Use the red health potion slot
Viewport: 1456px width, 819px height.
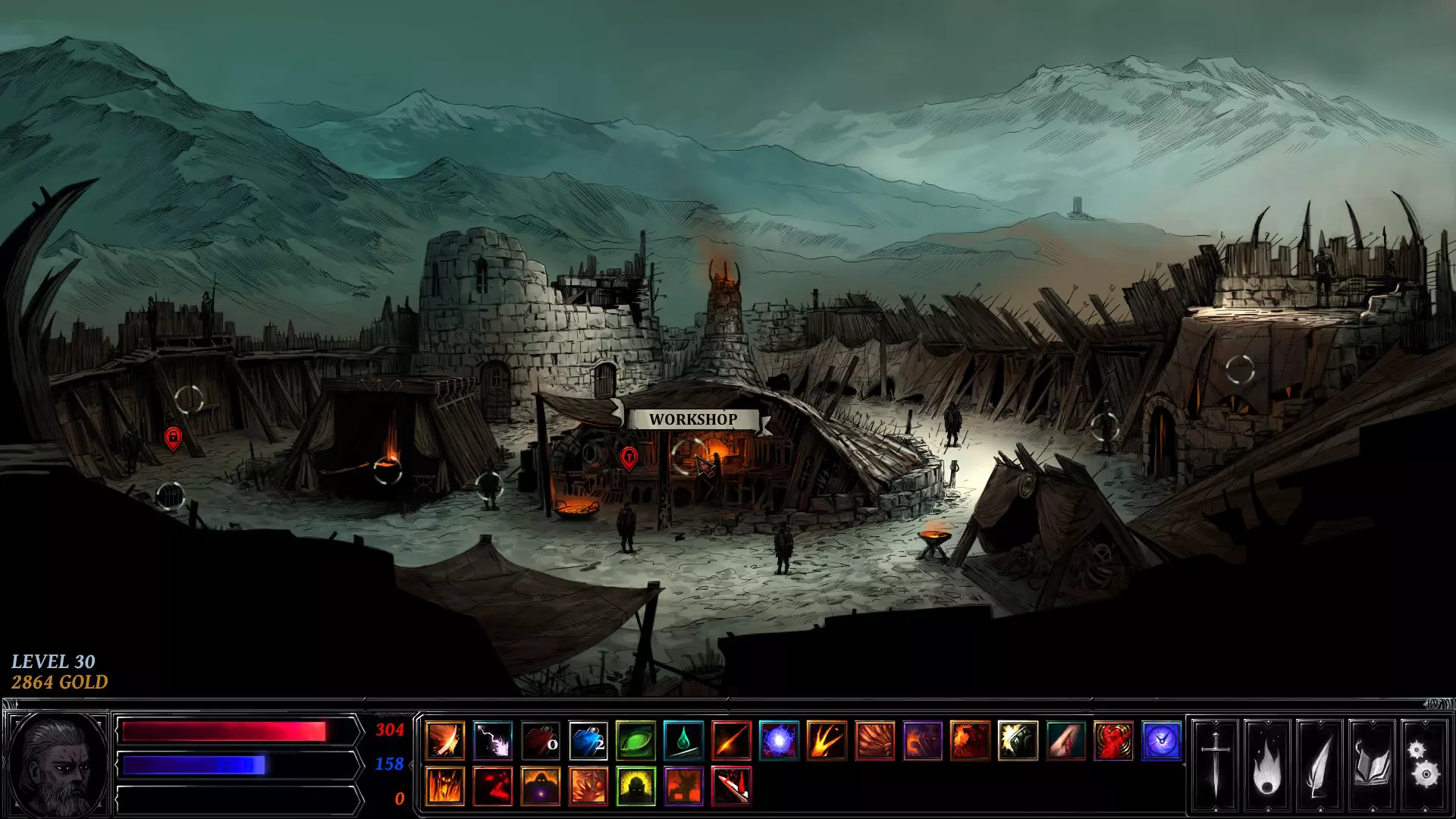[541, 740]
